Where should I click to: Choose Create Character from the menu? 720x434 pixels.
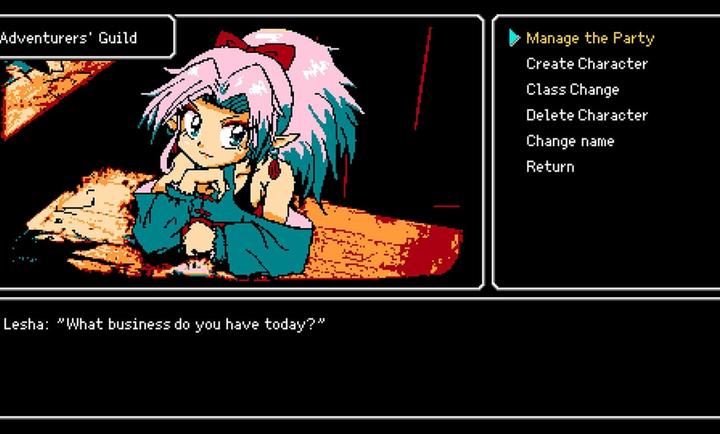[587, 64]
